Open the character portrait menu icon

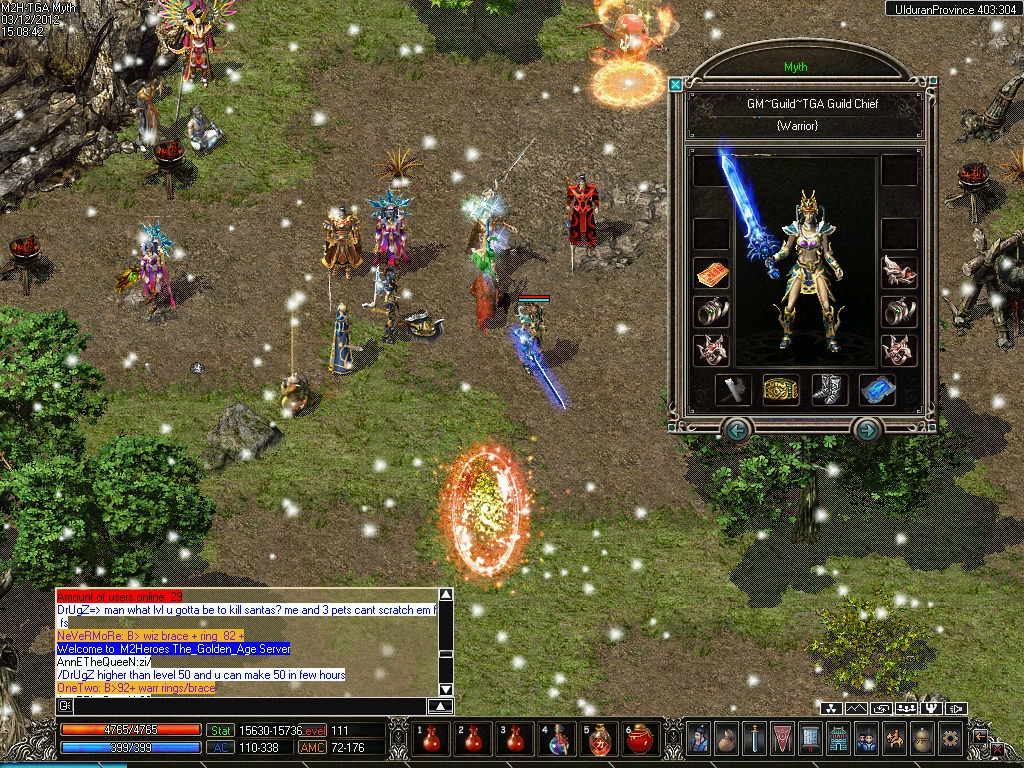[x=698, y=739]
